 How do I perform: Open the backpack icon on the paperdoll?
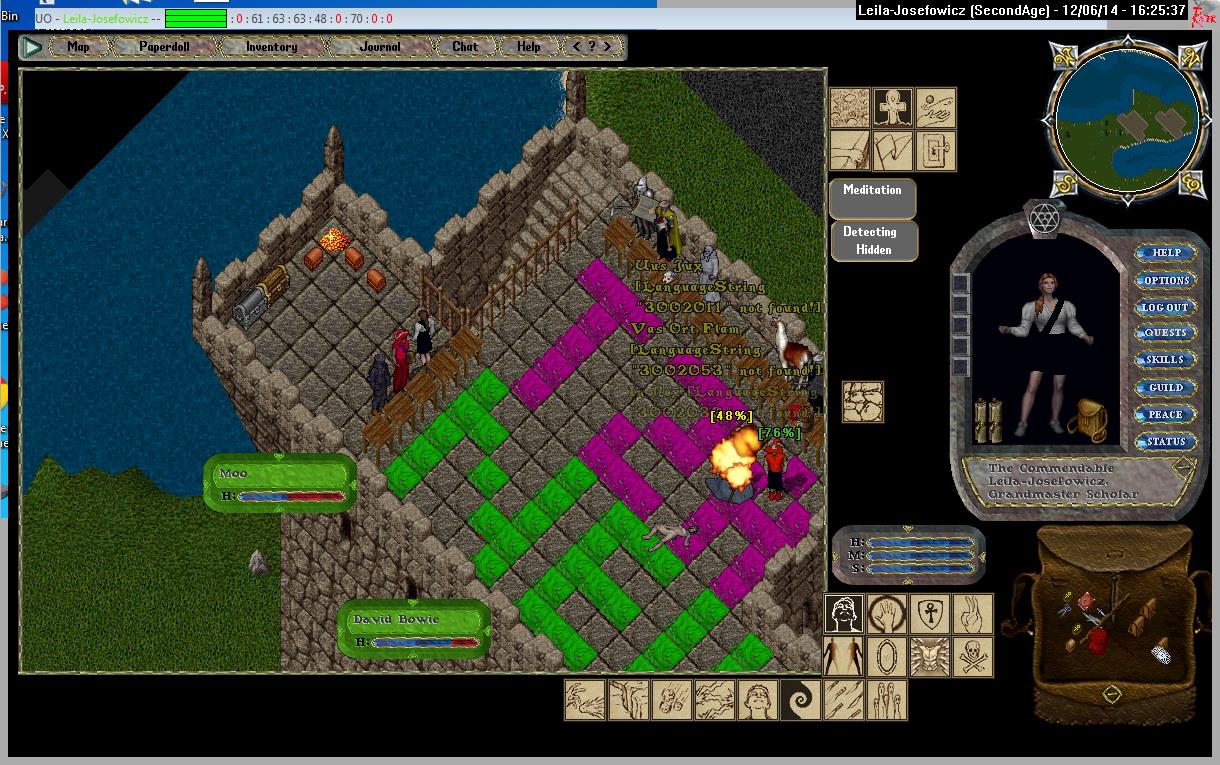click(x=1087, y=419)
